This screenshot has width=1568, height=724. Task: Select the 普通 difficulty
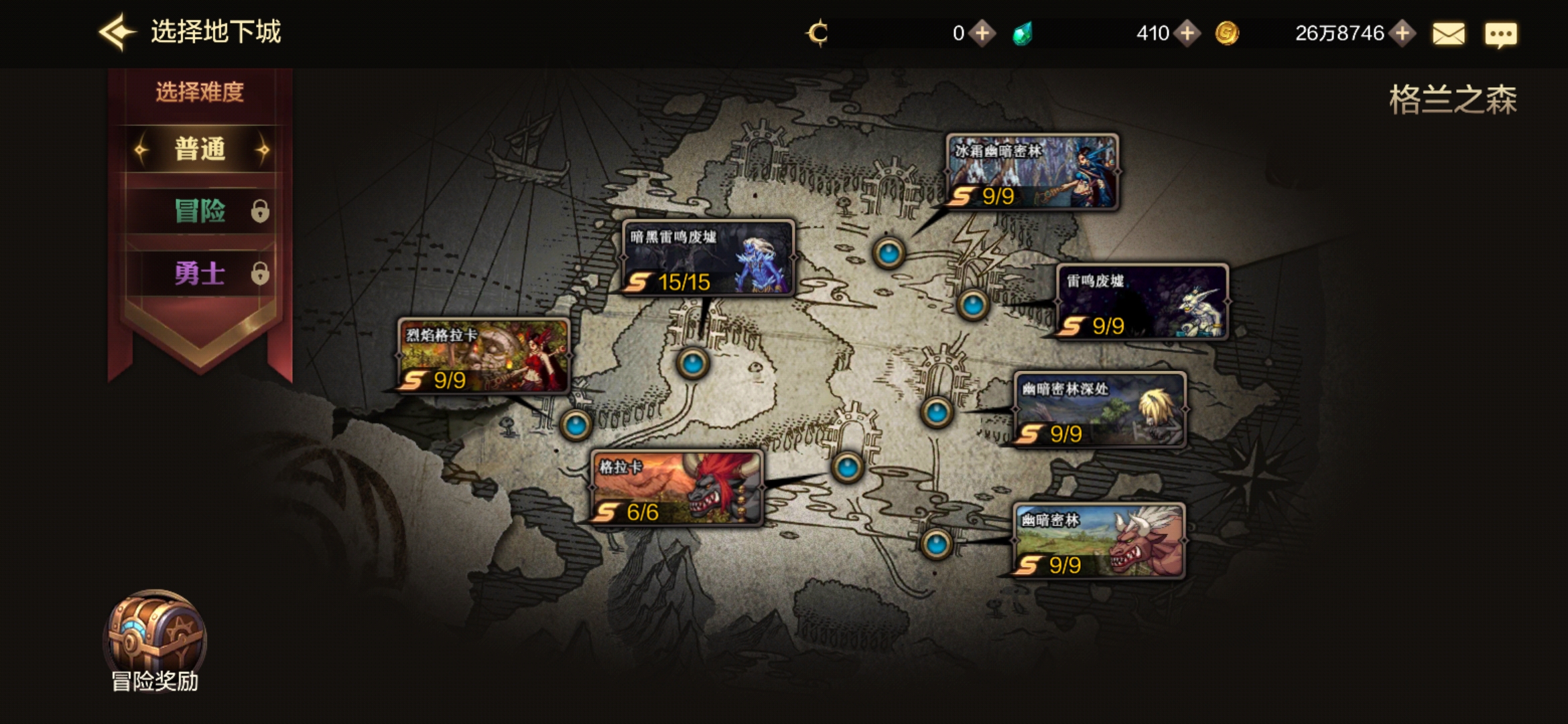click(200, 149)
